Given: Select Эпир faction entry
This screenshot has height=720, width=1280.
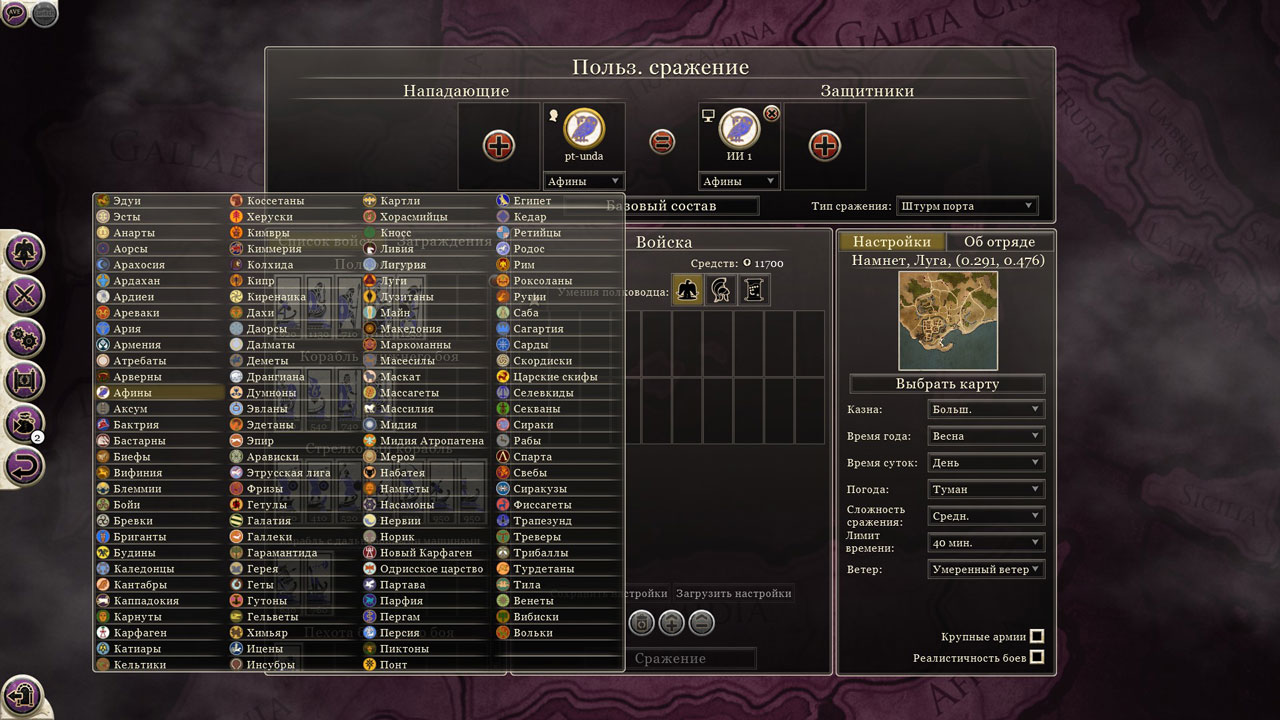Looking at the screenshot, I should [260, 441].
